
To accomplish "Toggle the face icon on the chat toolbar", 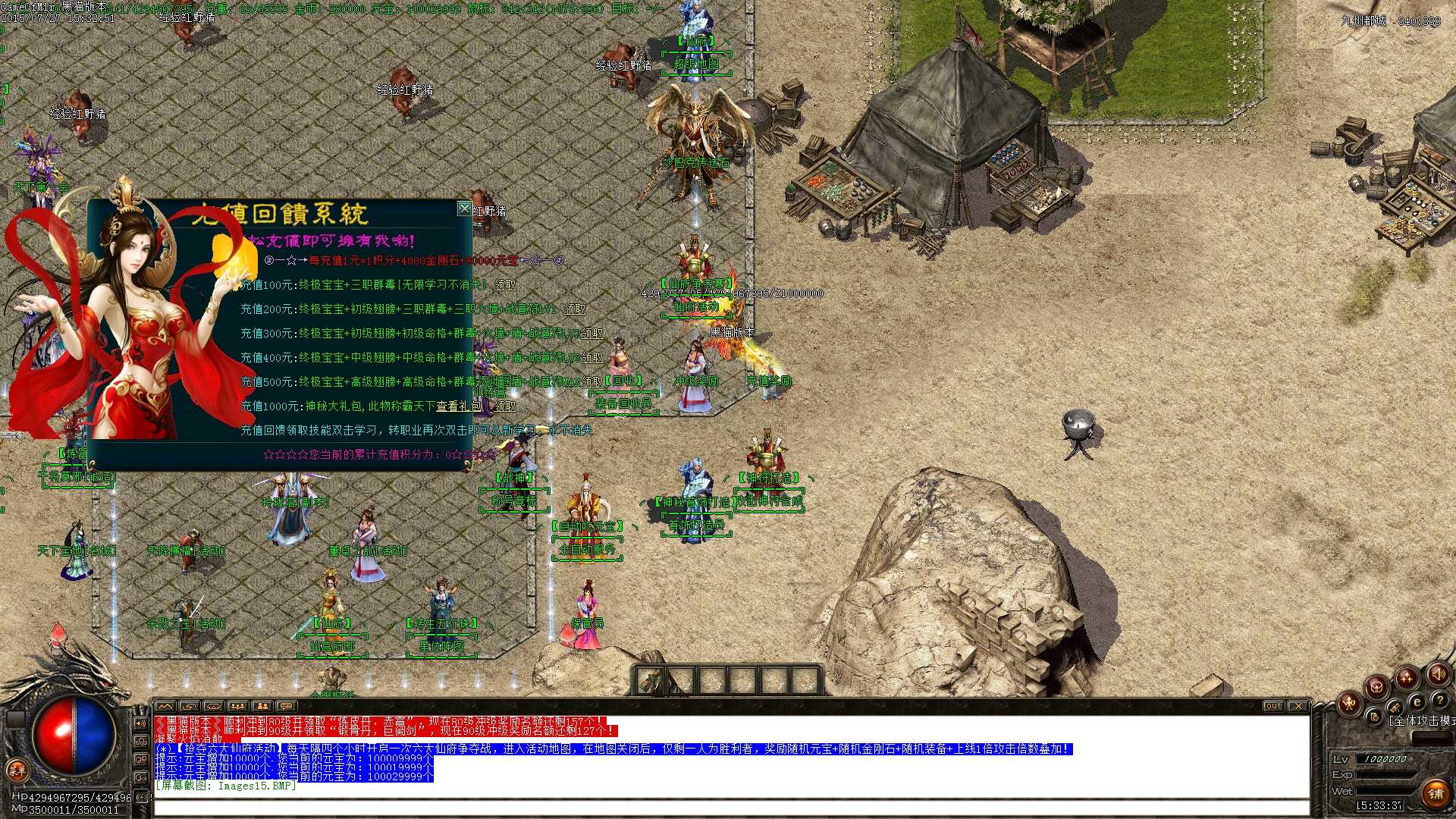I will (189, 705).
